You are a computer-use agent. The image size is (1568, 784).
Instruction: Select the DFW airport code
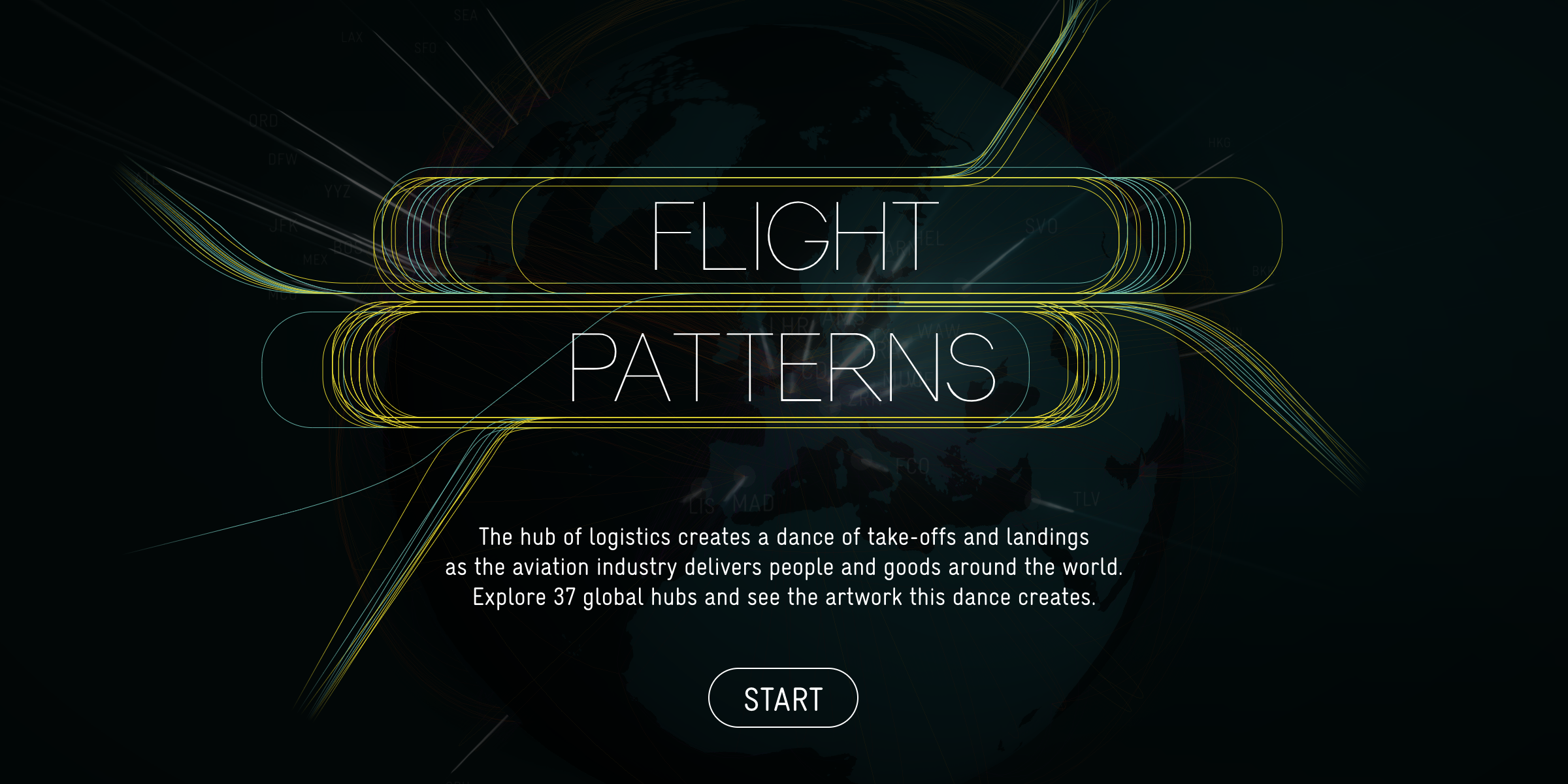(282, 159)
